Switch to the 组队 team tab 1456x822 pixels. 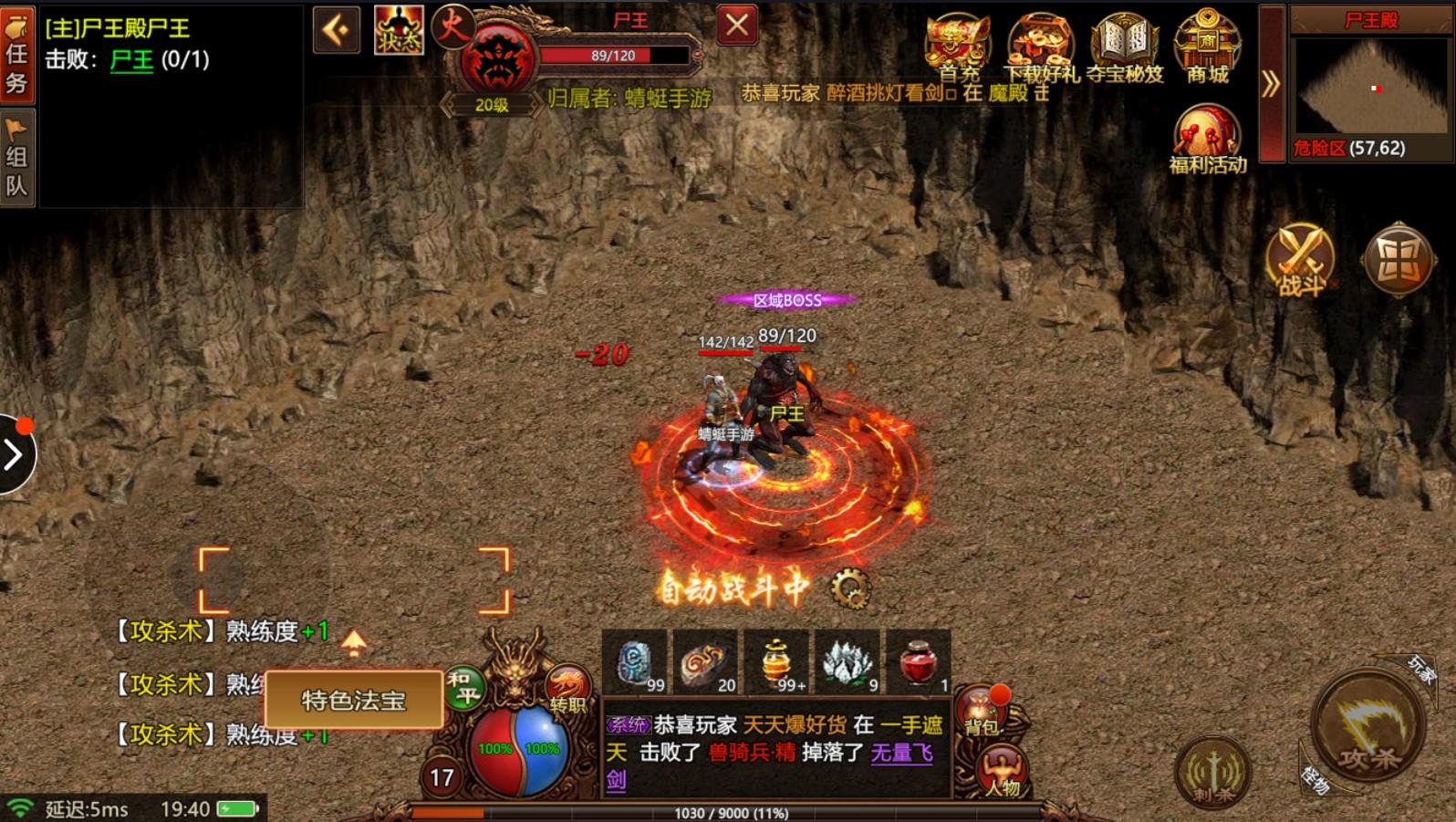point(16,159)
